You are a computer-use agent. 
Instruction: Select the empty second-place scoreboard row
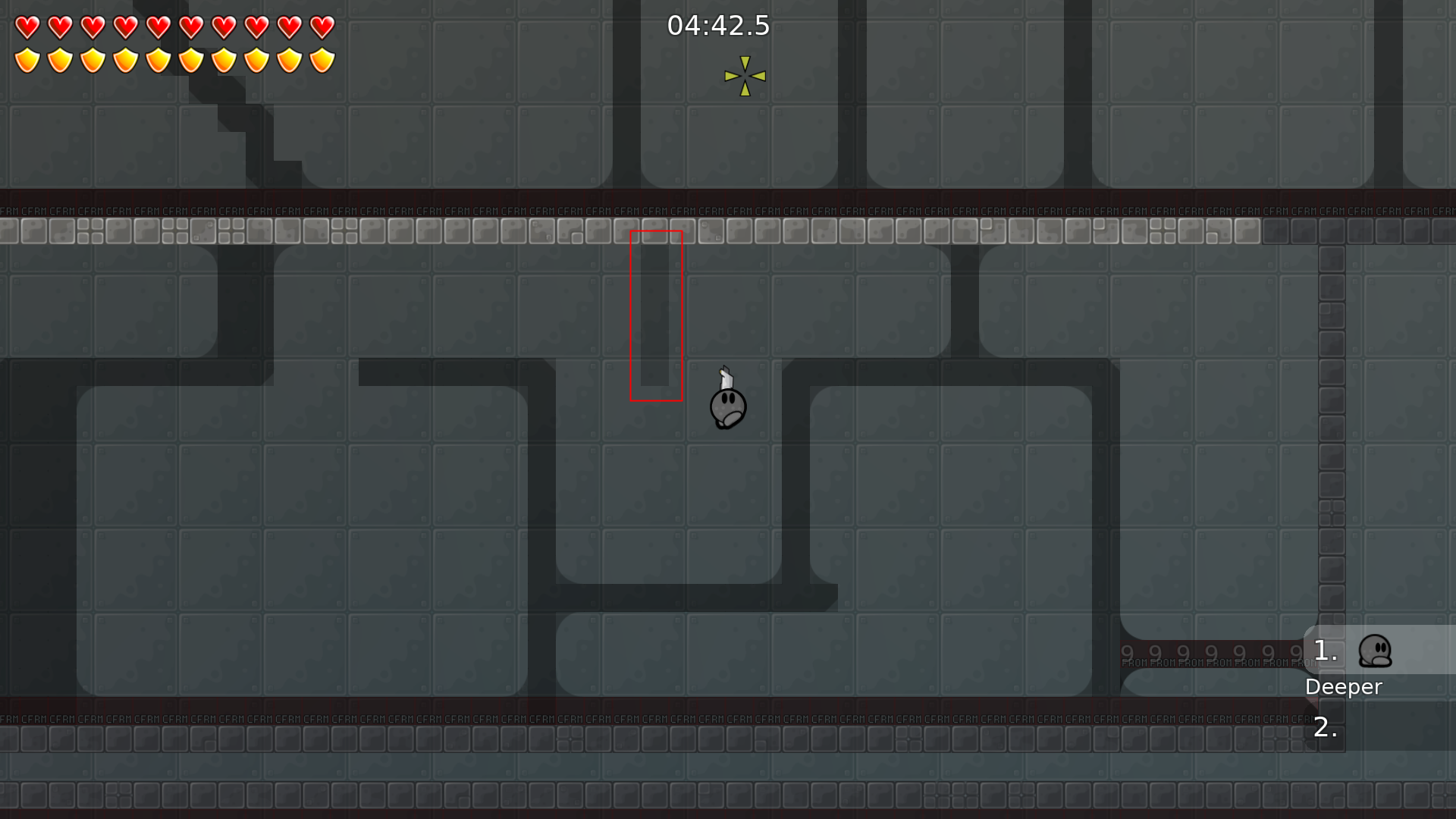point(1380,726)
